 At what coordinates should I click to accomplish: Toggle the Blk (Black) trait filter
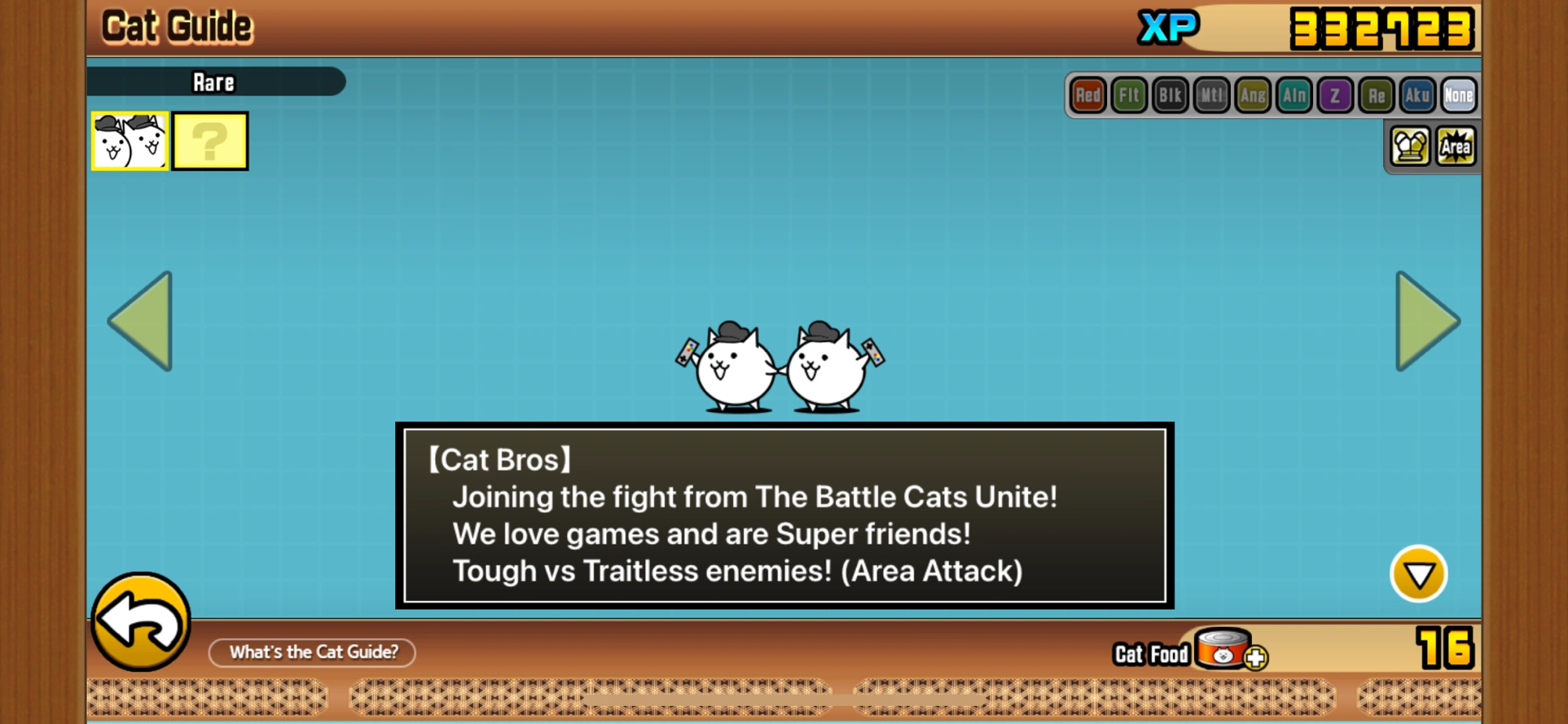click(x=1170, y=96)
